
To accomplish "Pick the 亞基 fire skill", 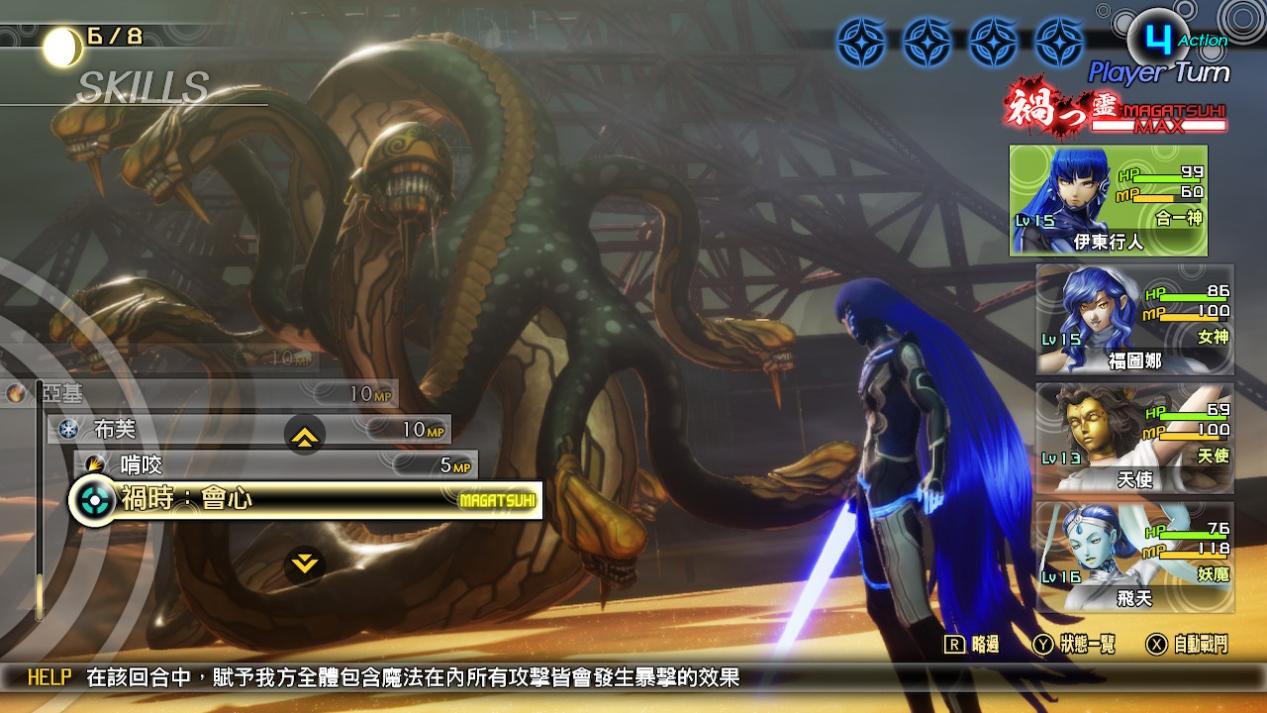I will point(200,394).
